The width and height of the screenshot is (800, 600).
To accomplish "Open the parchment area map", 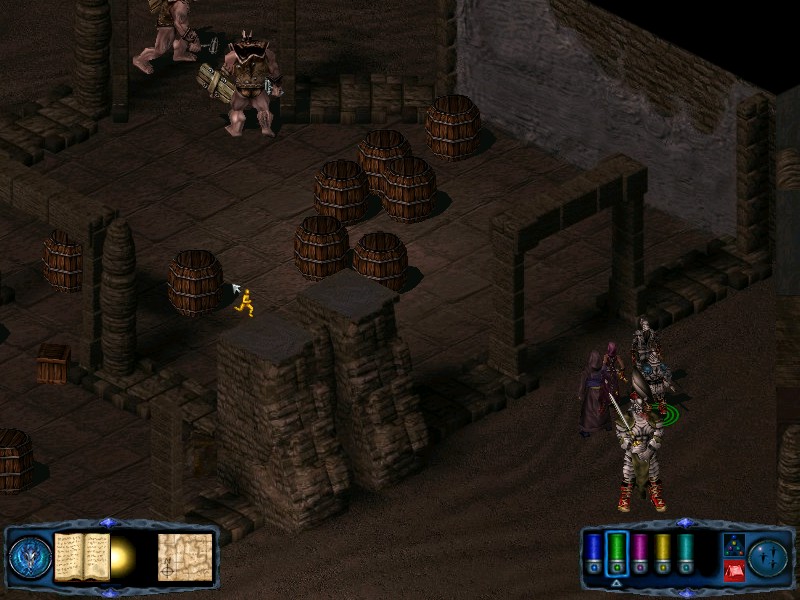I will (x=185, y=556).
